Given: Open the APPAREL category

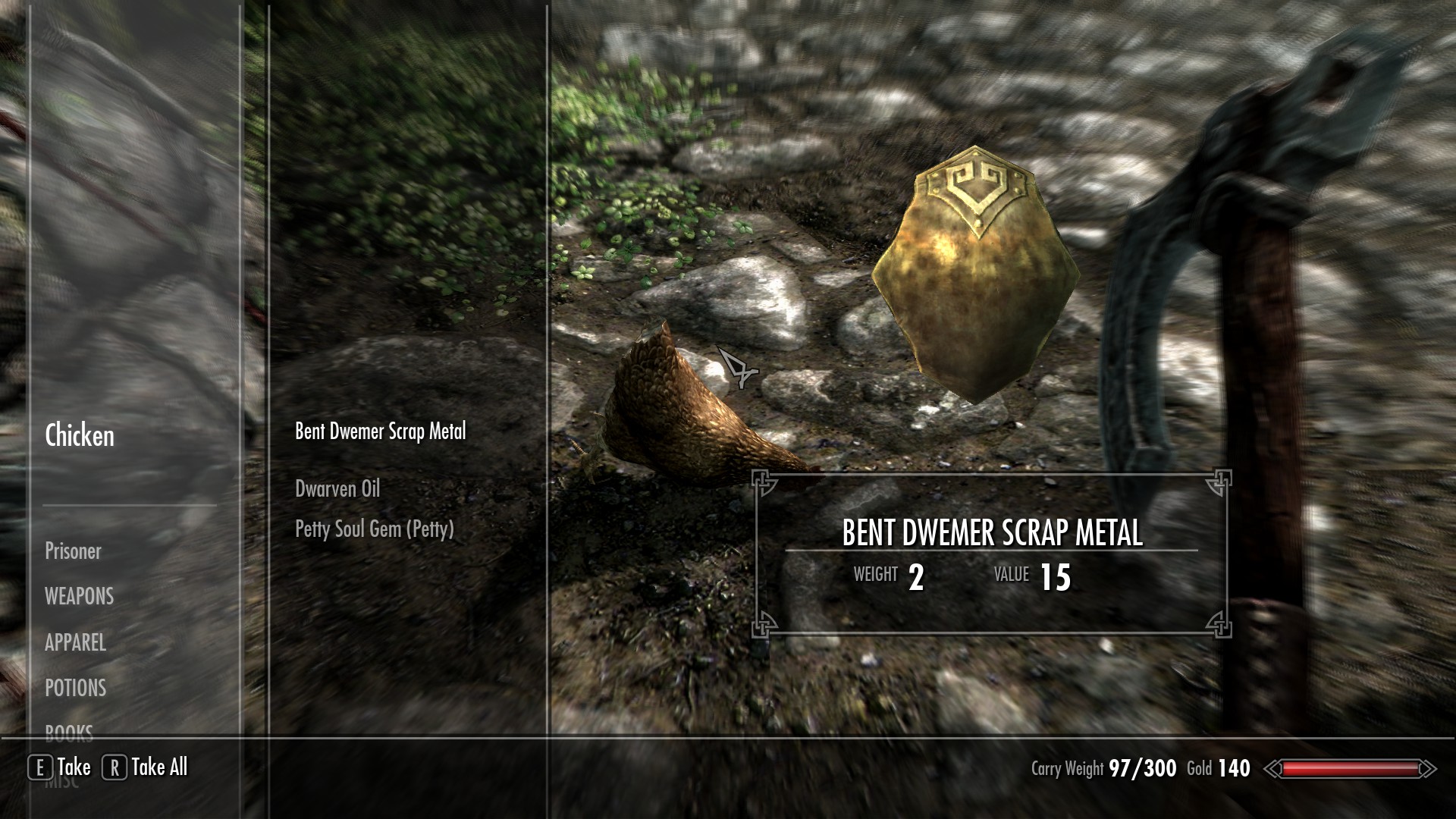Looking at the screenshot, I should click(75, 643).
